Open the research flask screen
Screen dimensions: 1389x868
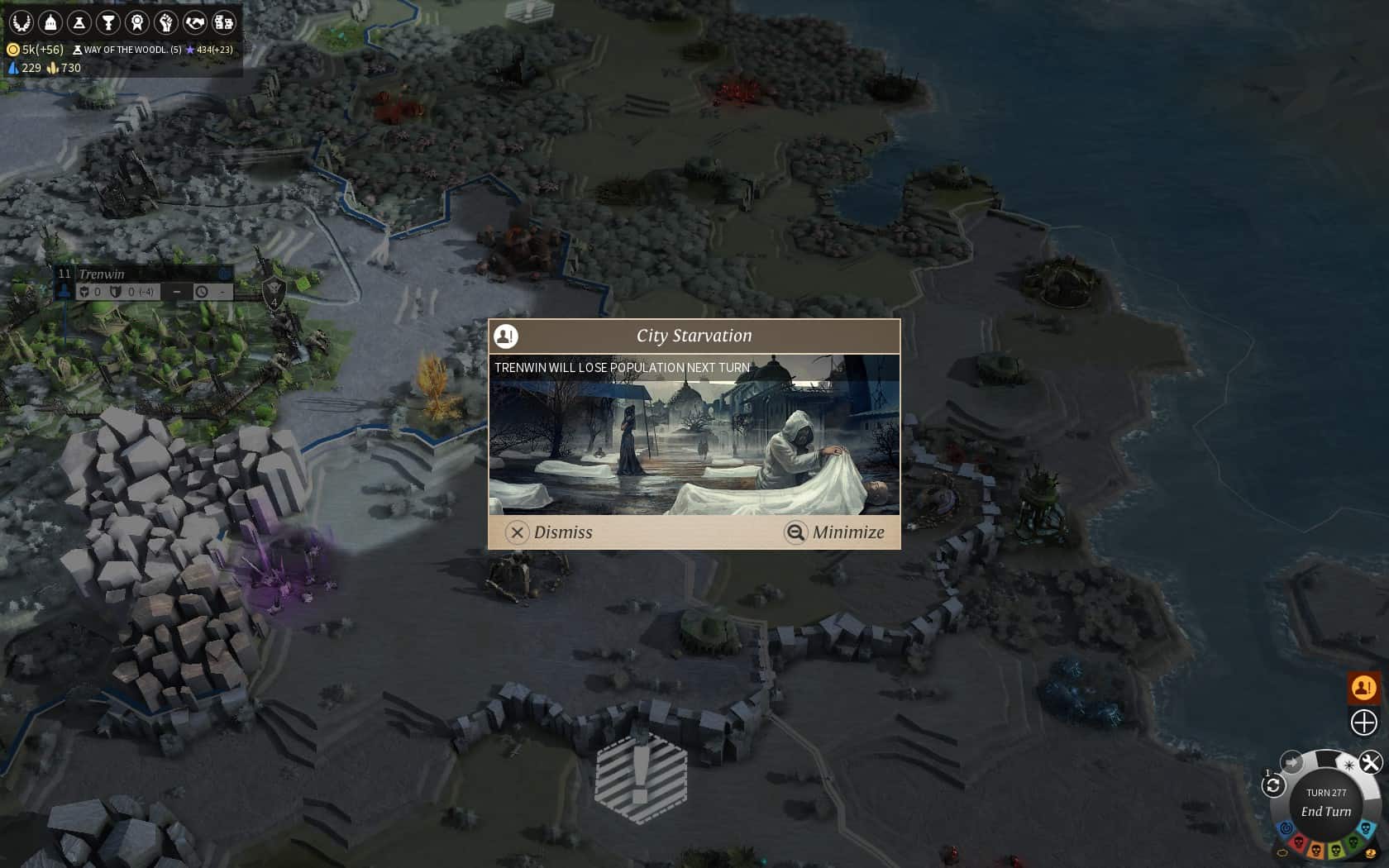[x=79, y=22]
